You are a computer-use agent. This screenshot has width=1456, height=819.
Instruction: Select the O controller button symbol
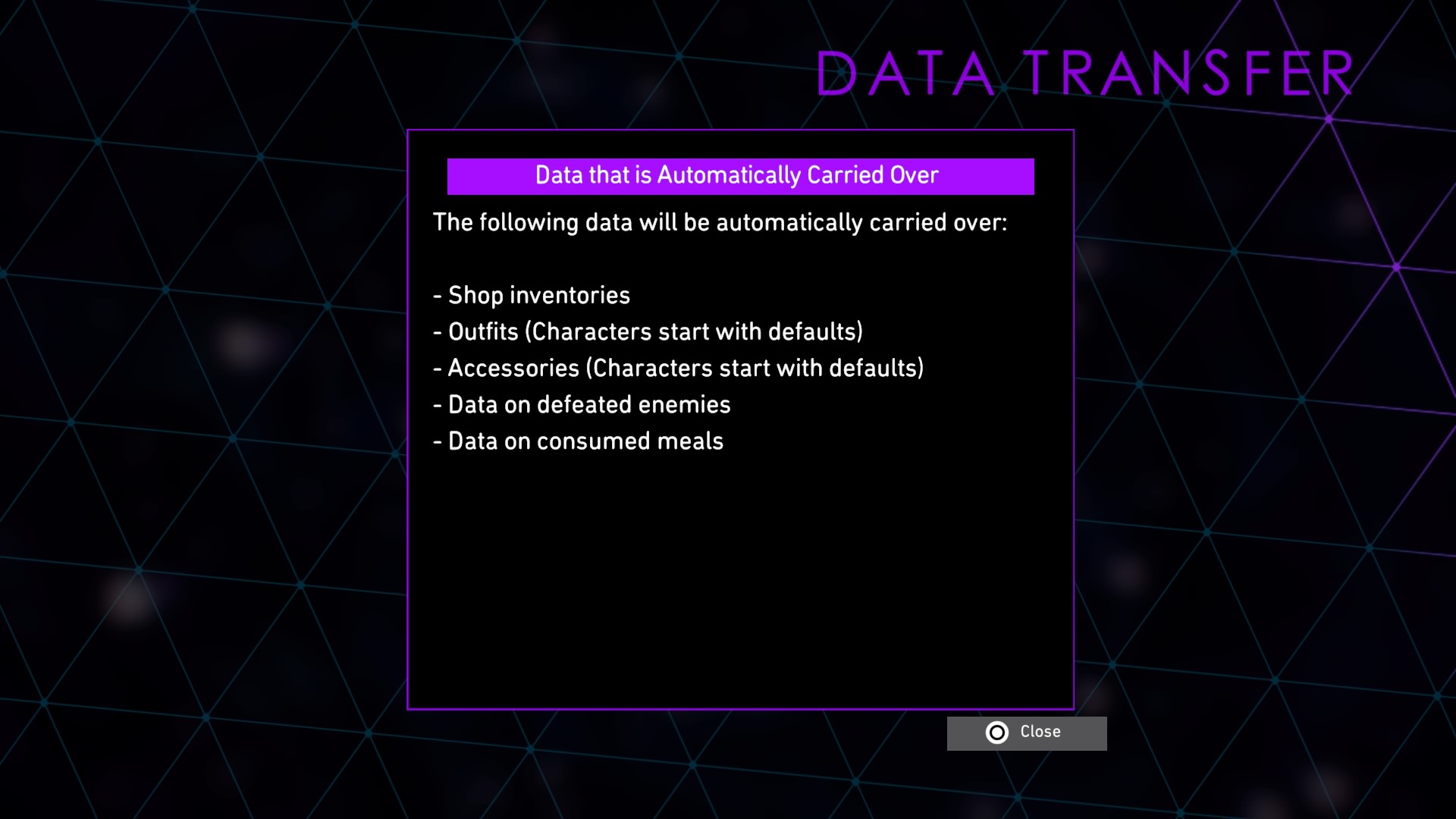pyautogui.click(x=997, y=733)
